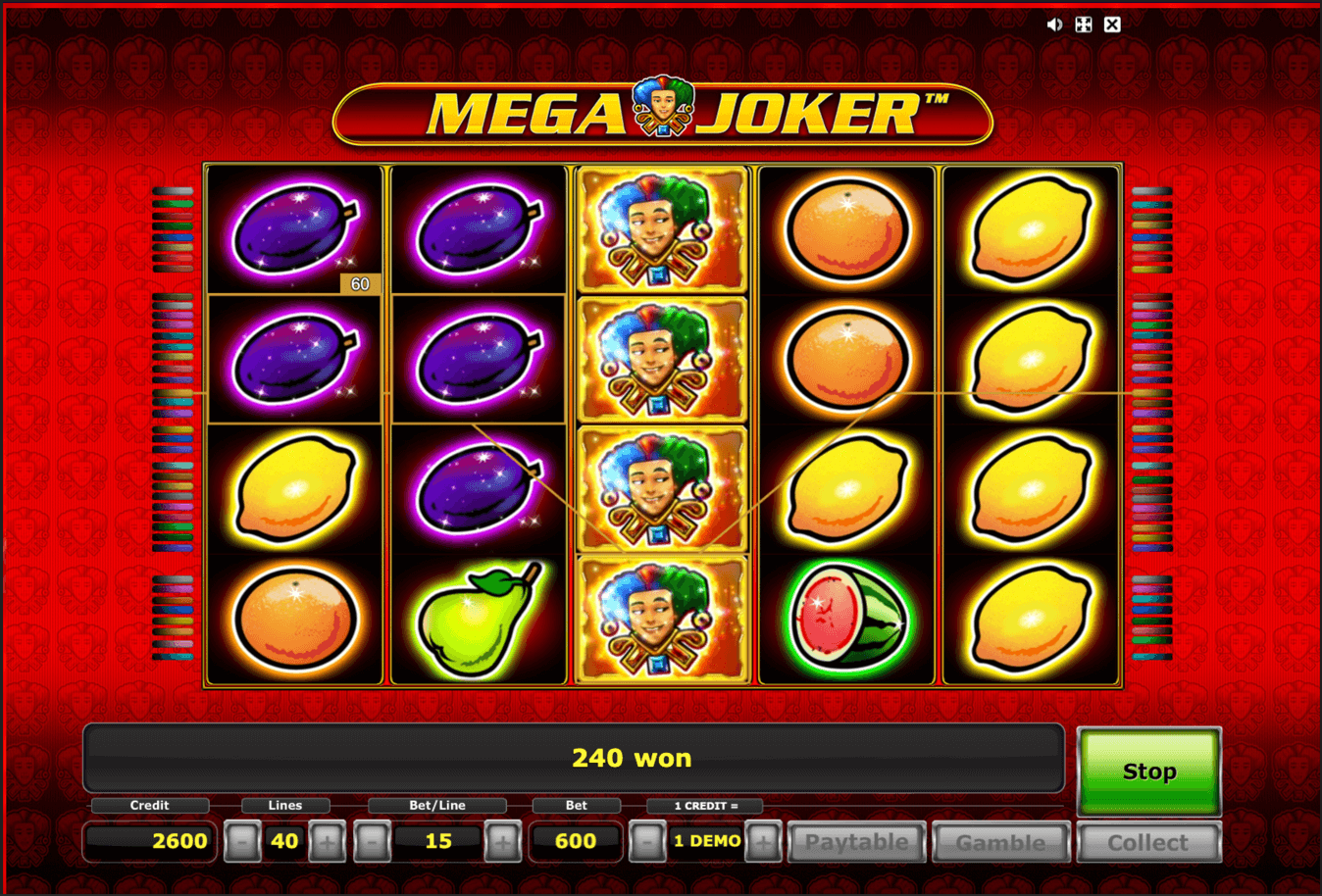The height and width of the screenshot is (896, 1322).
Task: Decrease the number of Lines
Action: click(241, 842)
